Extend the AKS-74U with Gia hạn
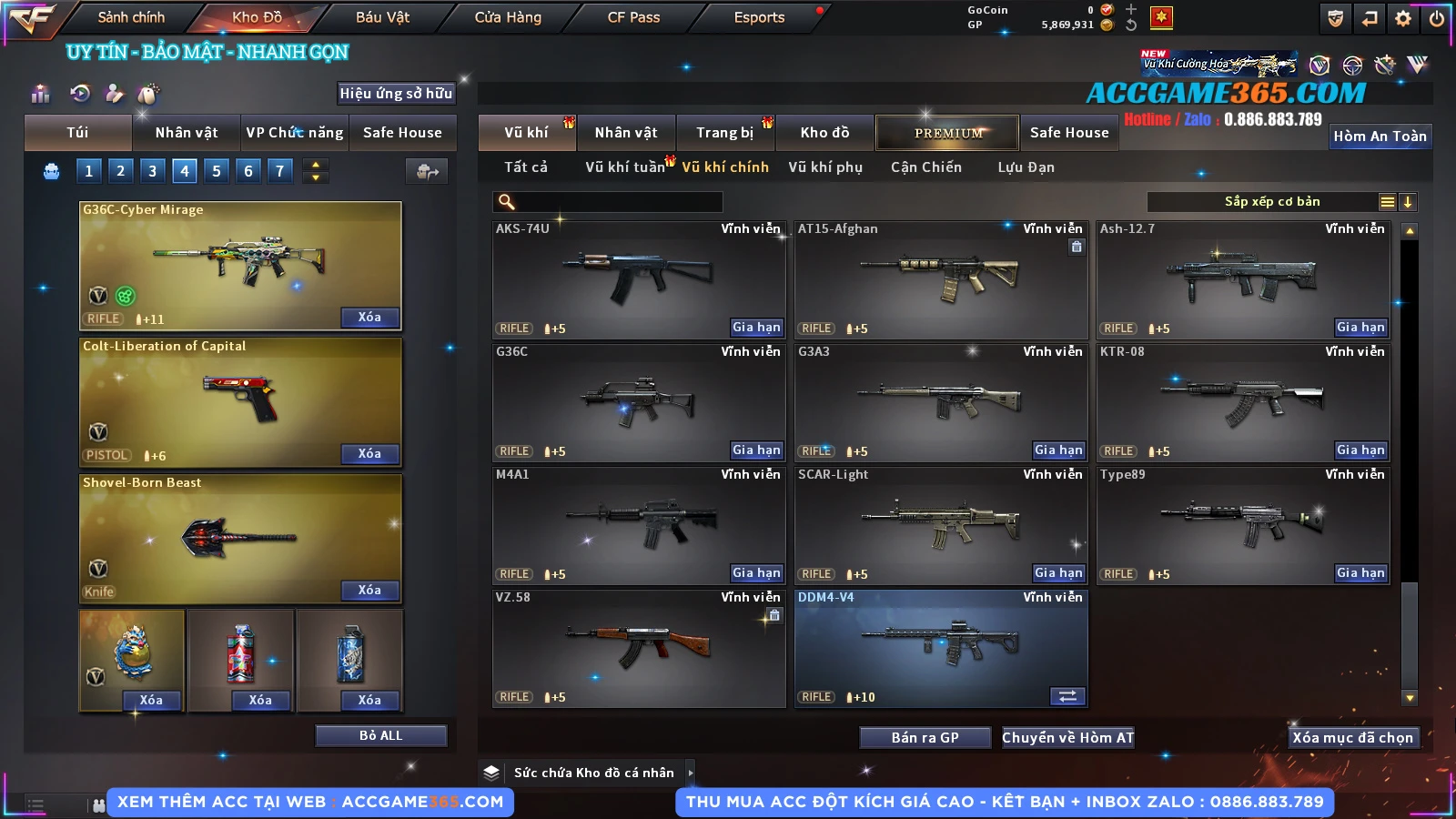The height and width of the screenshot is (819, 1456). coord(756,328)
